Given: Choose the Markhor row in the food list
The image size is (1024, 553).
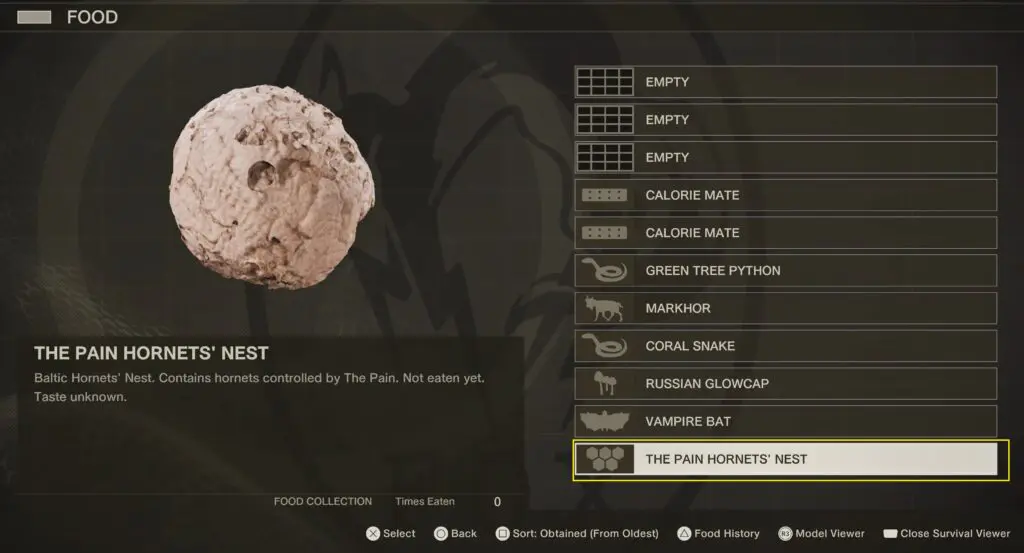Looking at the screenshot, I should pos(785,308).
